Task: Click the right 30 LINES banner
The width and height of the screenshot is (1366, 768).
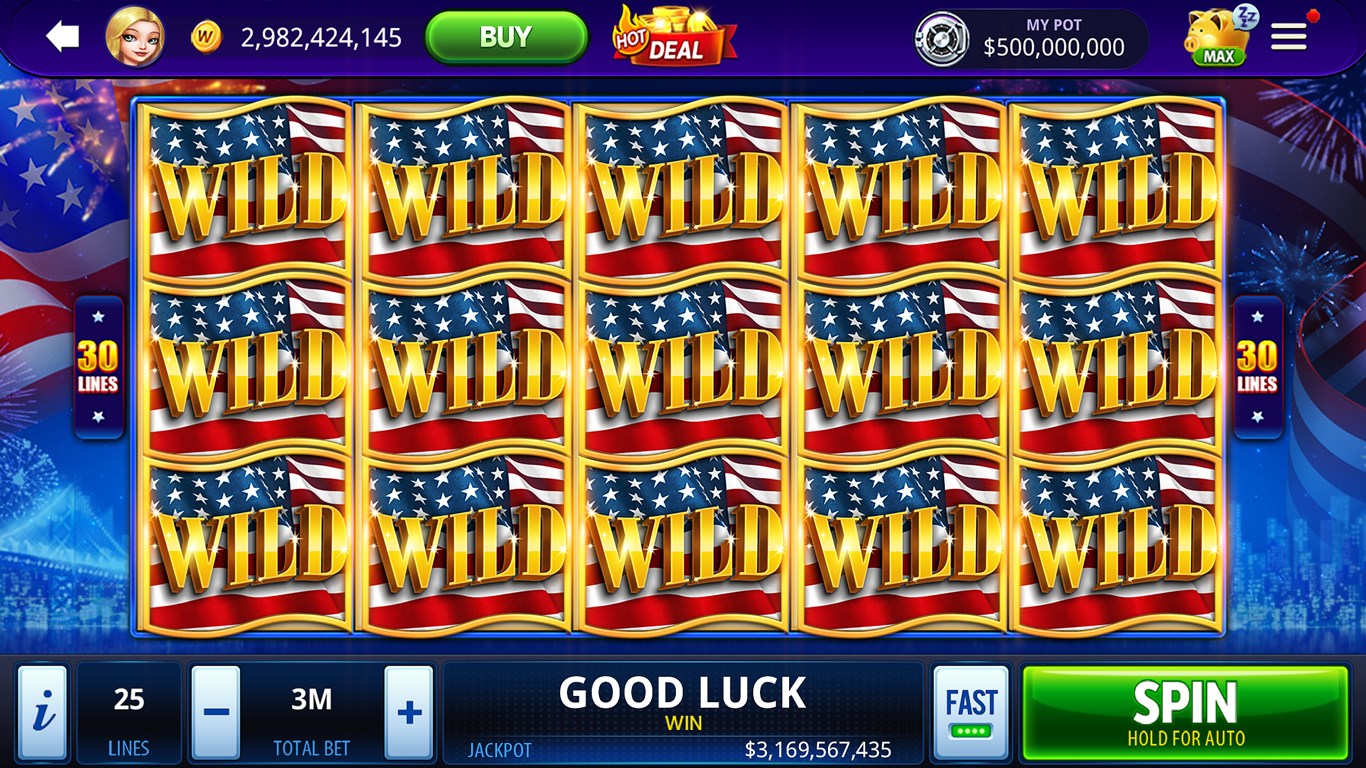Action: click(x=1258, y=365)
